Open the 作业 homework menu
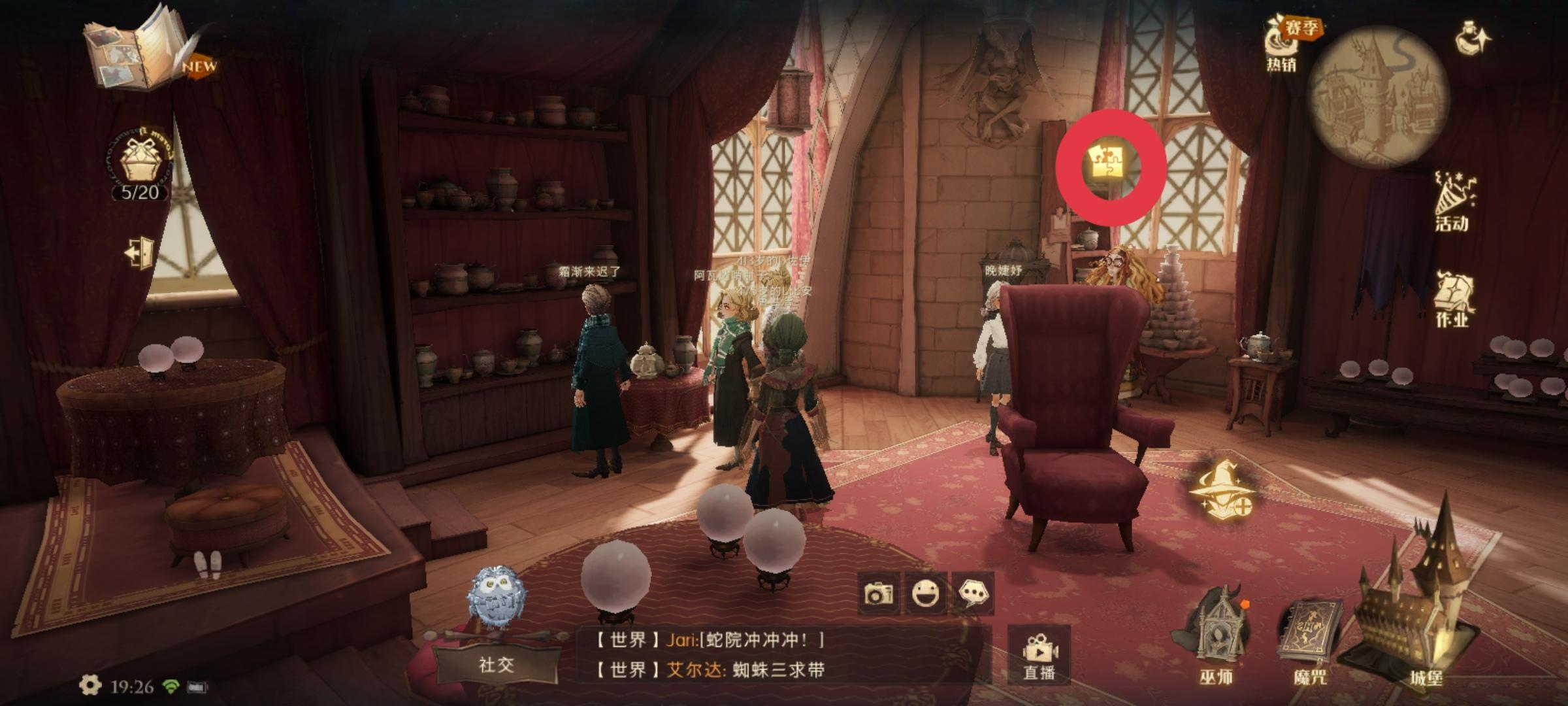 click(x=1452, y=299)
